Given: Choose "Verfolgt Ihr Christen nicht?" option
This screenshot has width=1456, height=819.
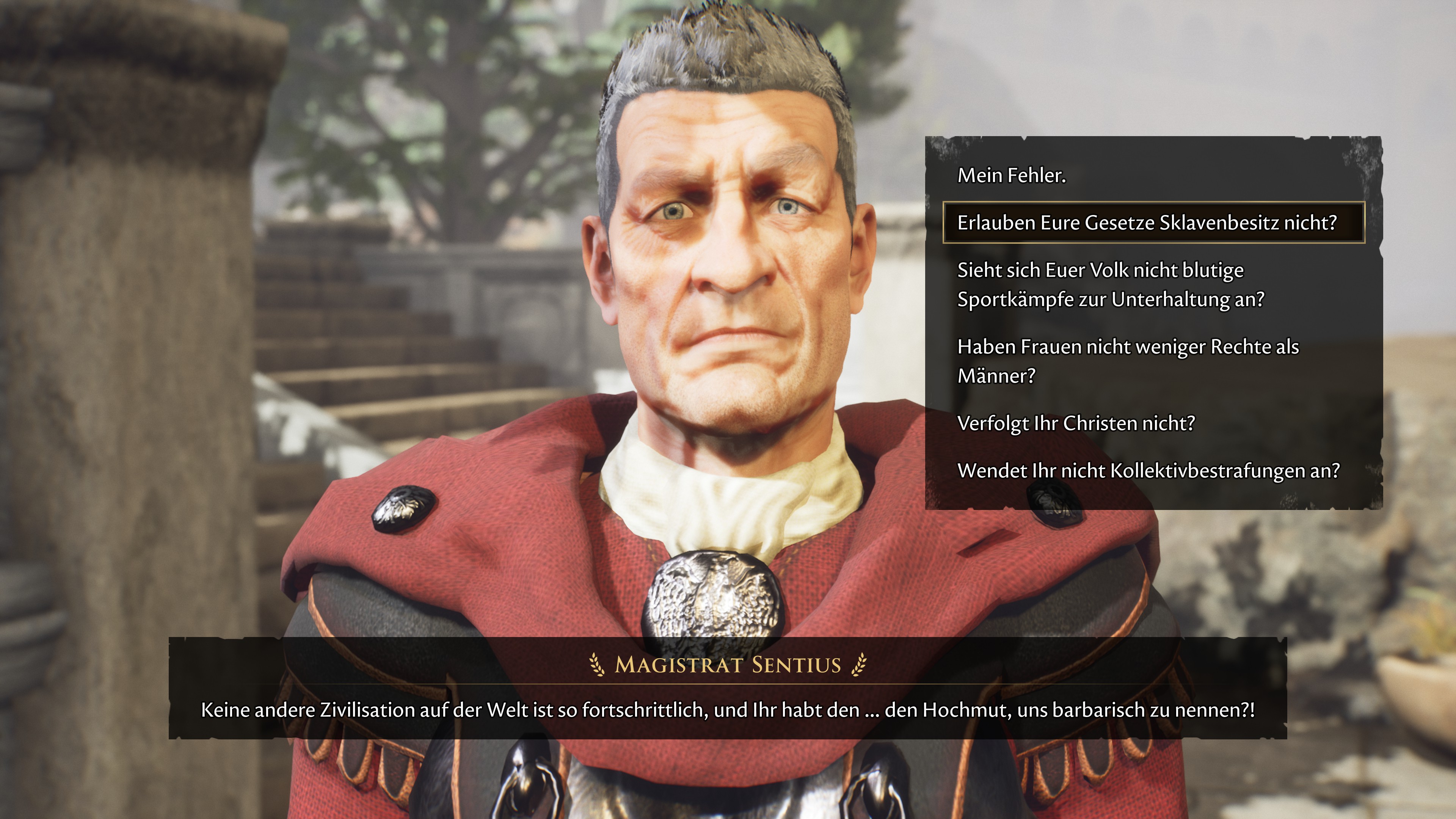Looking at the screenshot, I should pyautogui.click(x=1076, y=423).
